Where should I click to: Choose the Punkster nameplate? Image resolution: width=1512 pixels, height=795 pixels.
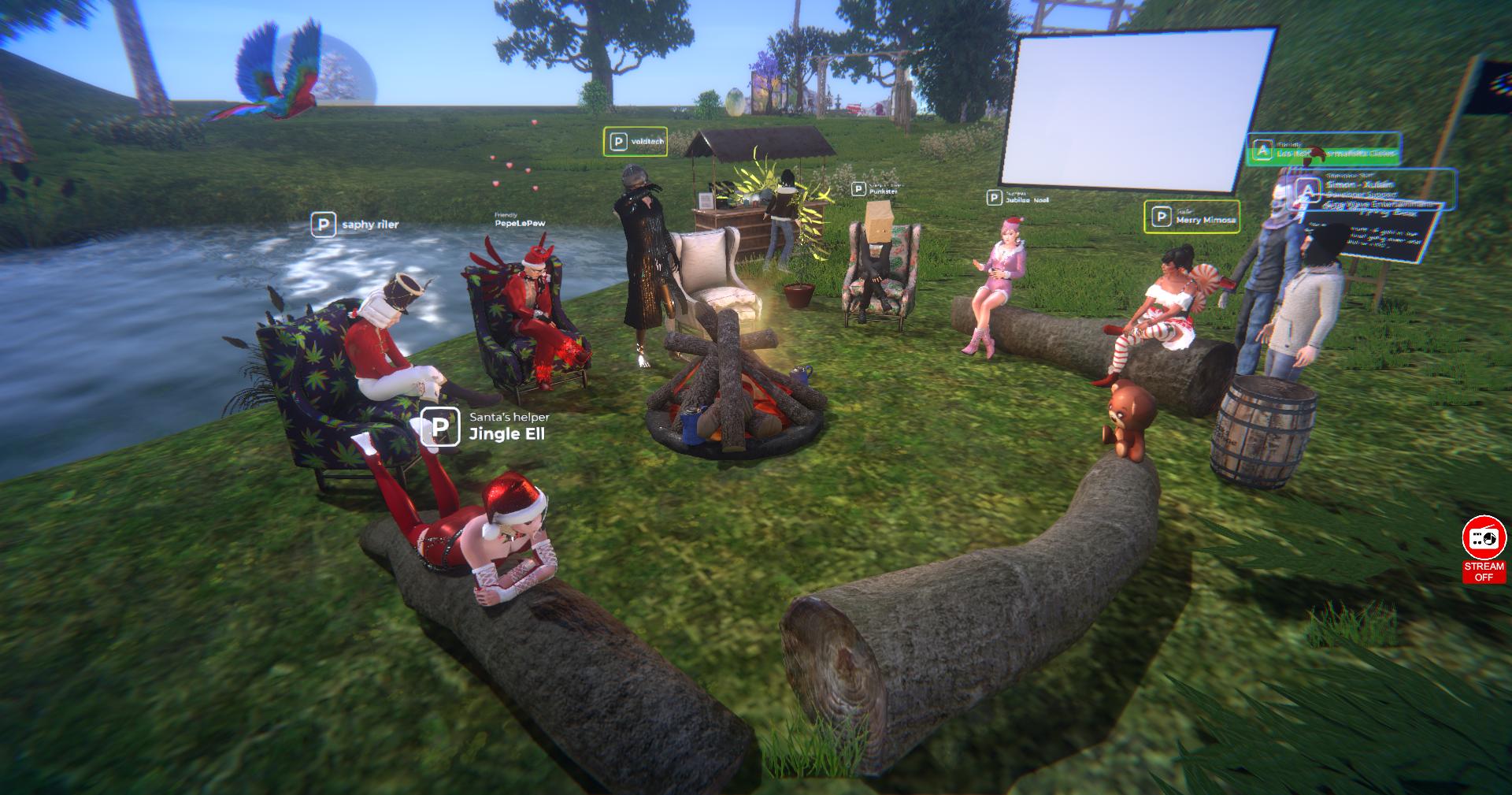[x=875, y=189]
